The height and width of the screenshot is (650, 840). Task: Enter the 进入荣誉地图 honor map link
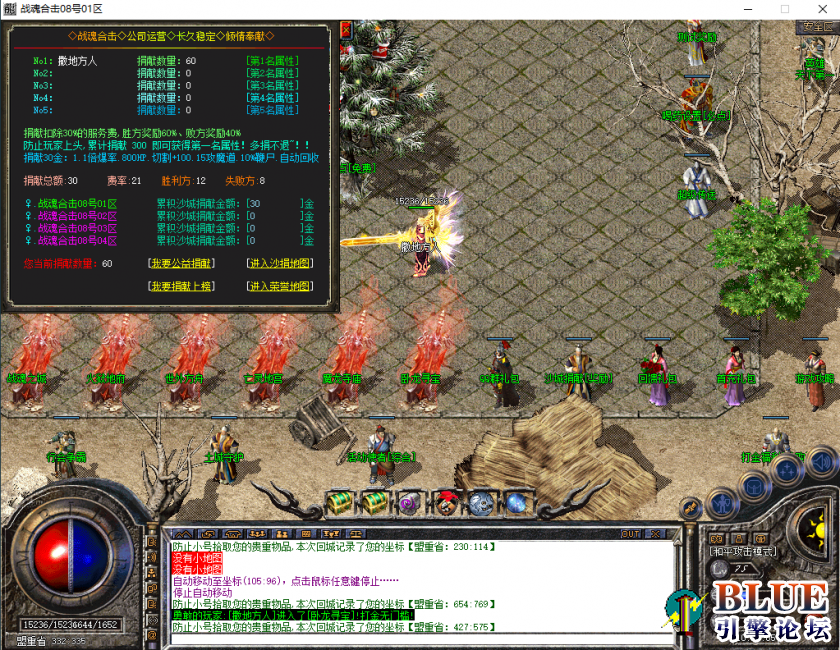pyautogui.click(x=279, y=287)
